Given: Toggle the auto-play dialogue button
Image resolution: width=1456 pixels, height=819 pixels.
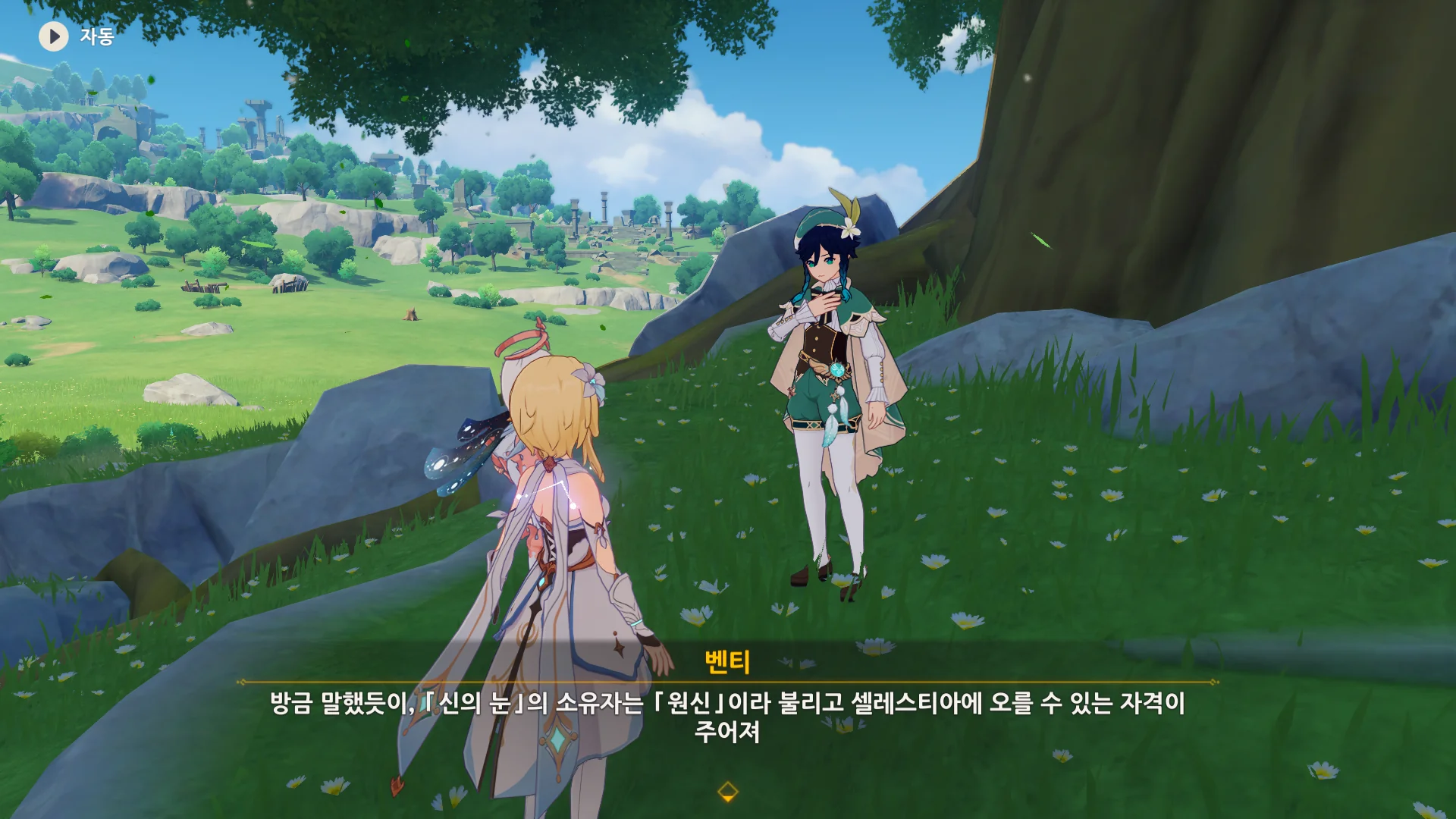Looking at the screenshot, I should coord(54,36).
